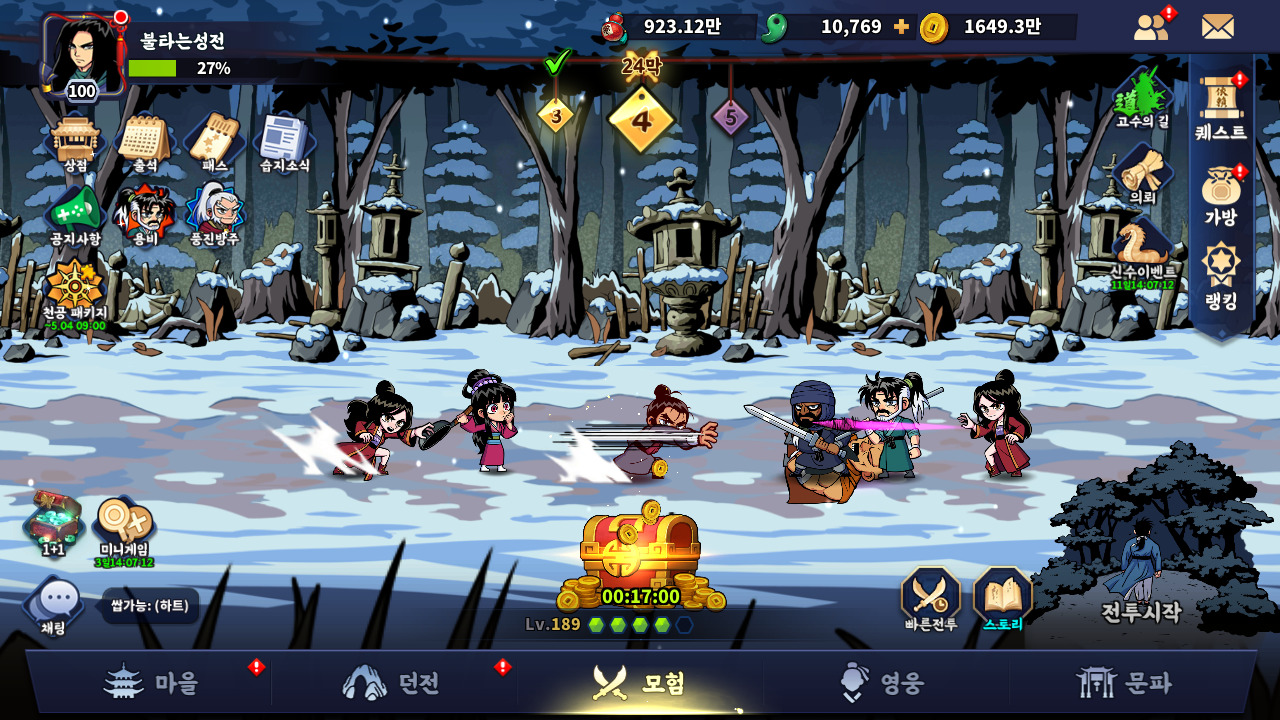Switch to the 영웅 heroes tab
The image size is (1280, 720).
[x=886, y=683]
